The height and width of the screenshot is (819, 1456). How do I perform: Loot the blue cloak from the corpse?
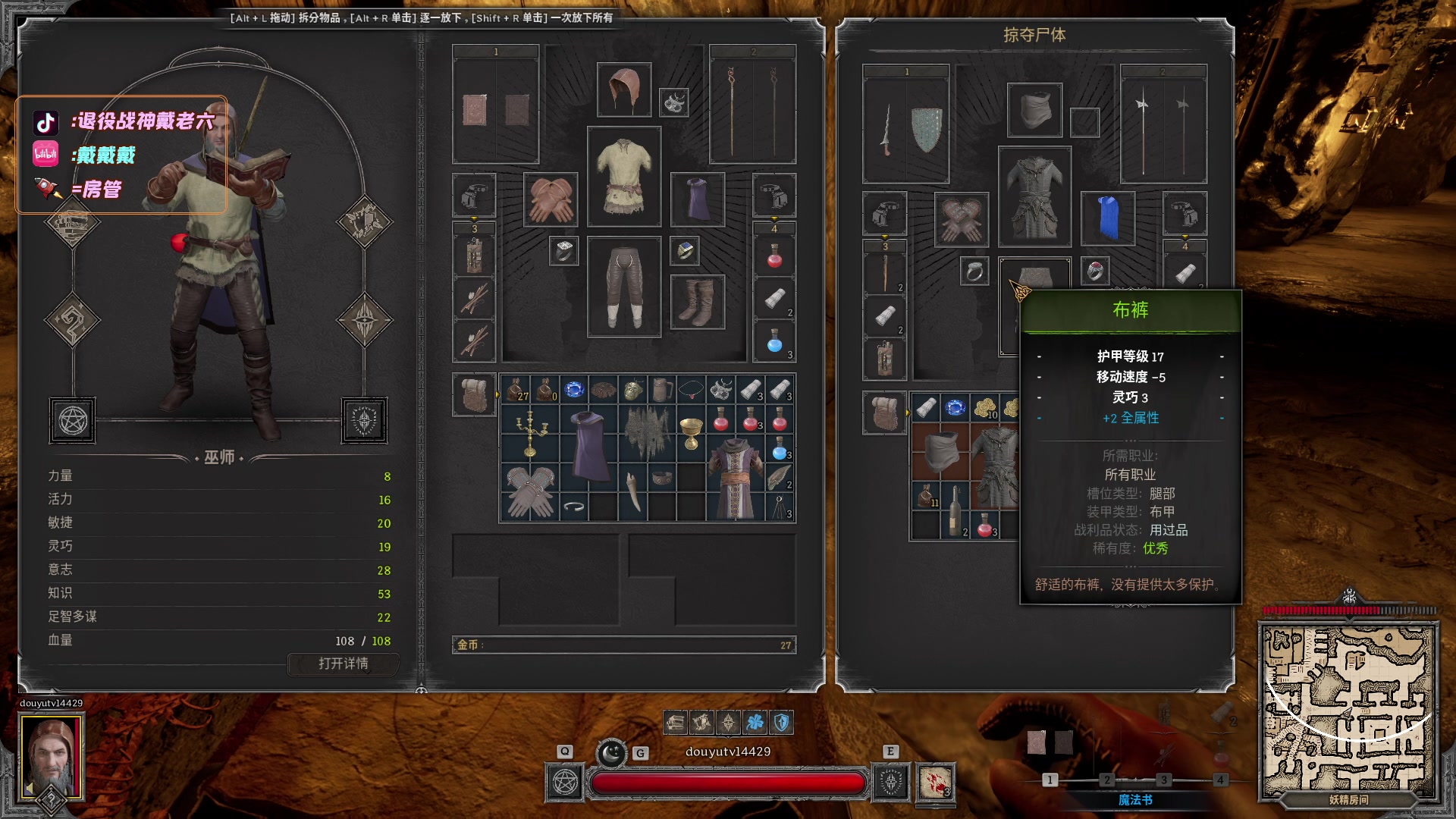(1108, 218)
